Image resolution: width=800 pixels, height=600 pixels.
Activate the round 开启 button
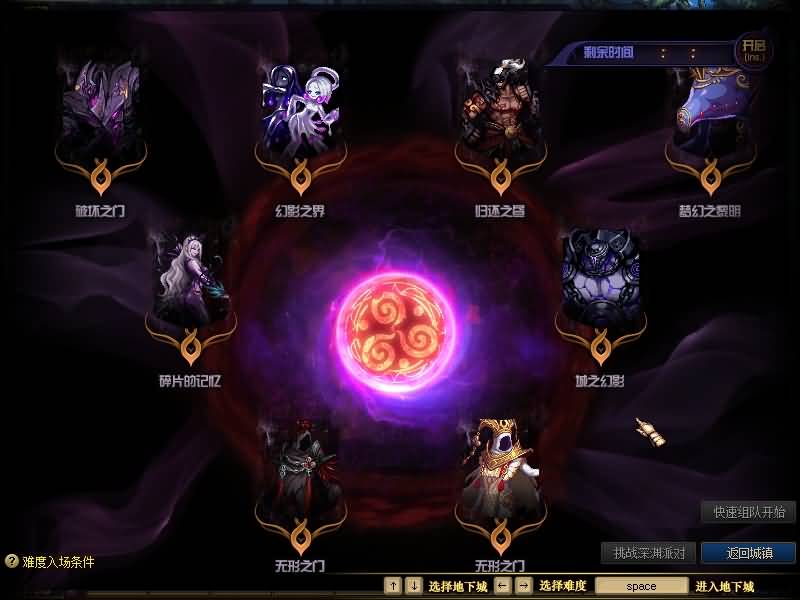[751, 48]
